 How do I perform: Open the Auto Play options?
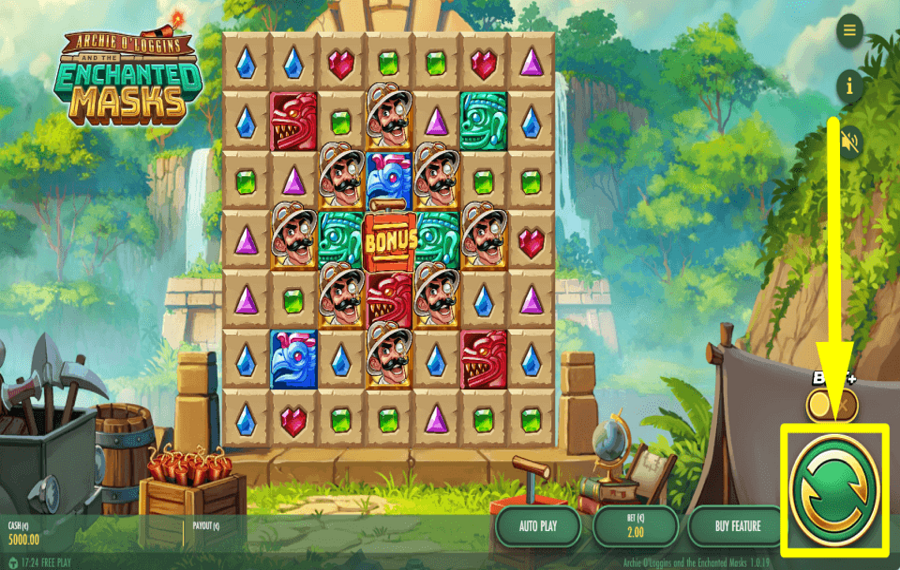coord(538,526)
